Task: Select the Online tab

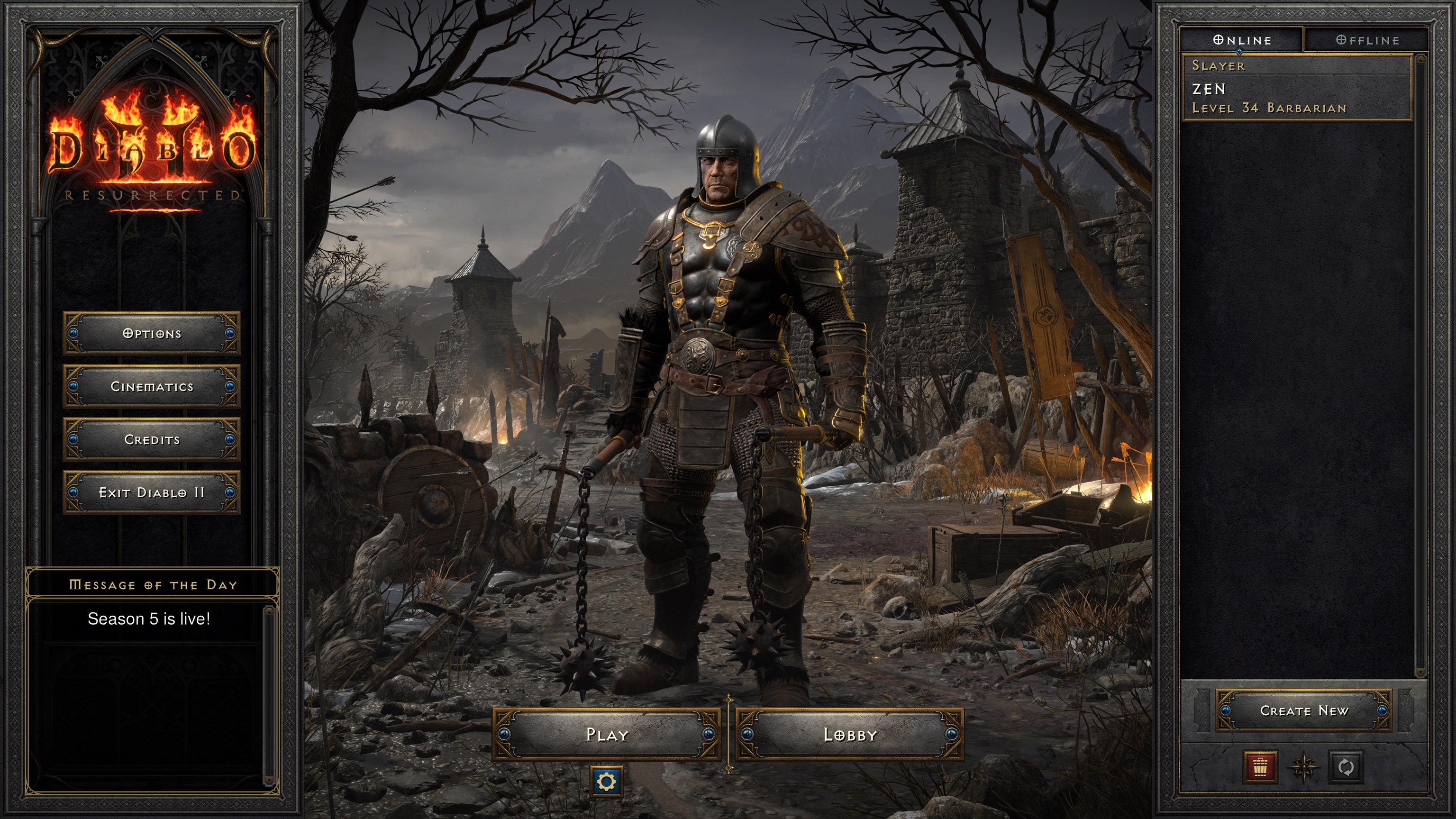Action: [1242, 40]
